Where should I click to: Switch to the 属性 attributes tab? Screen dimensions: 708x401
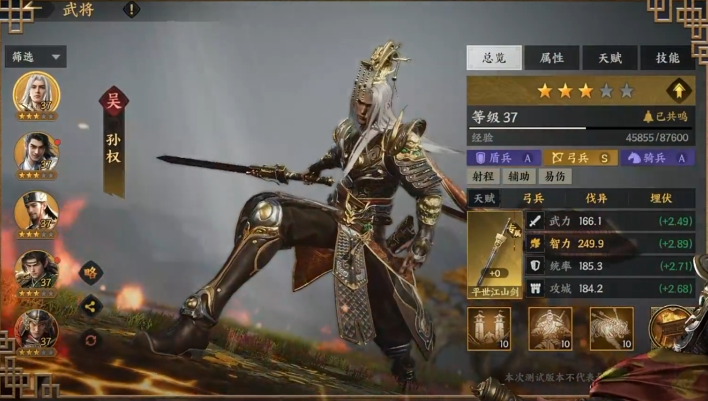click(x=552, y=58)
